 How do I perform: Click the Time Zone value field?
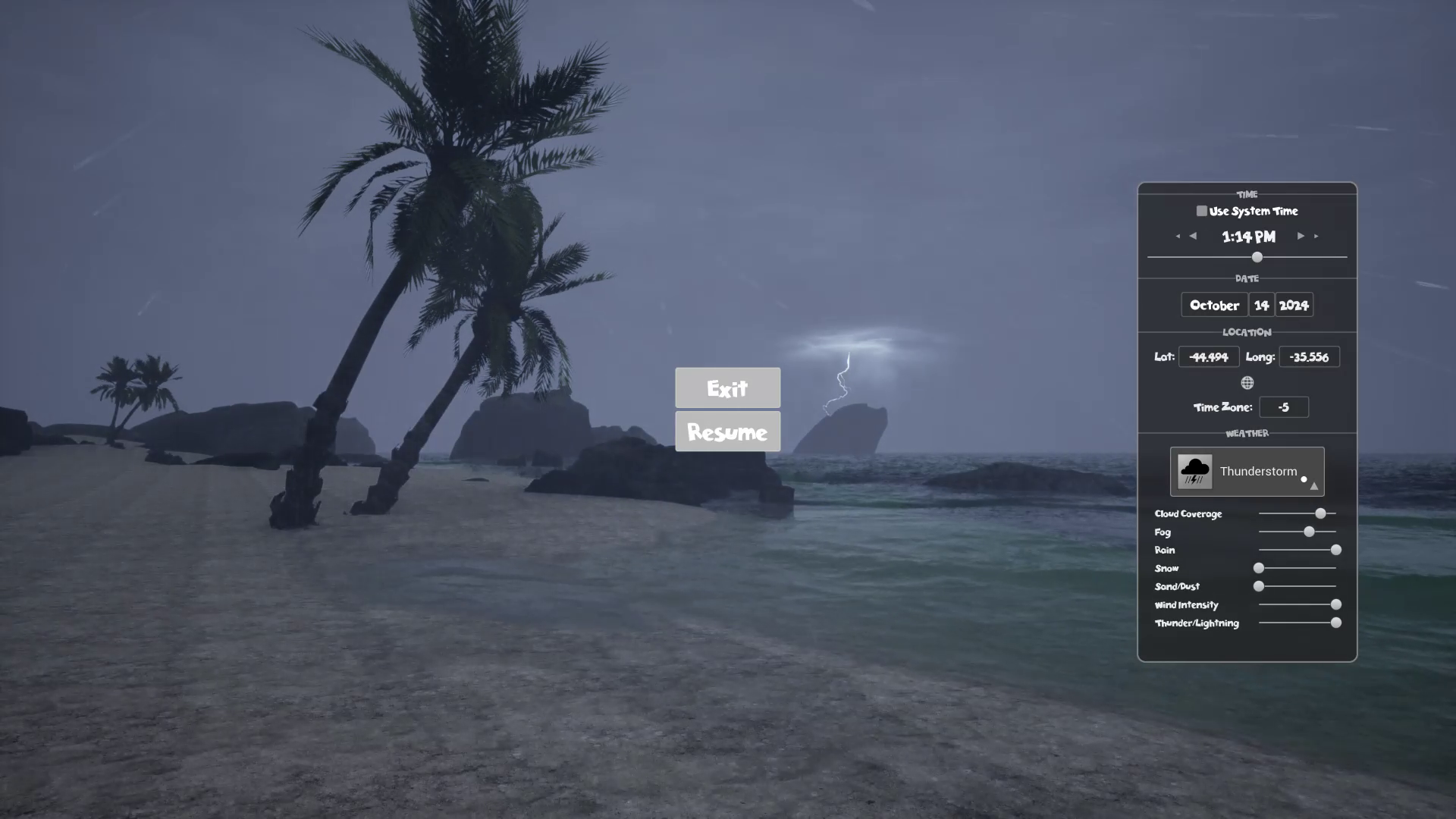click(1284, 407)
